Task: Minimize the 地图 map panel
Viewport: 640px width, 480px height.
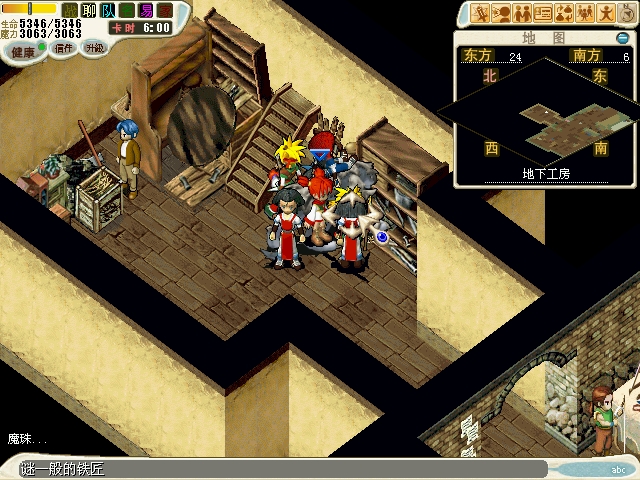Action: [623, 38]
